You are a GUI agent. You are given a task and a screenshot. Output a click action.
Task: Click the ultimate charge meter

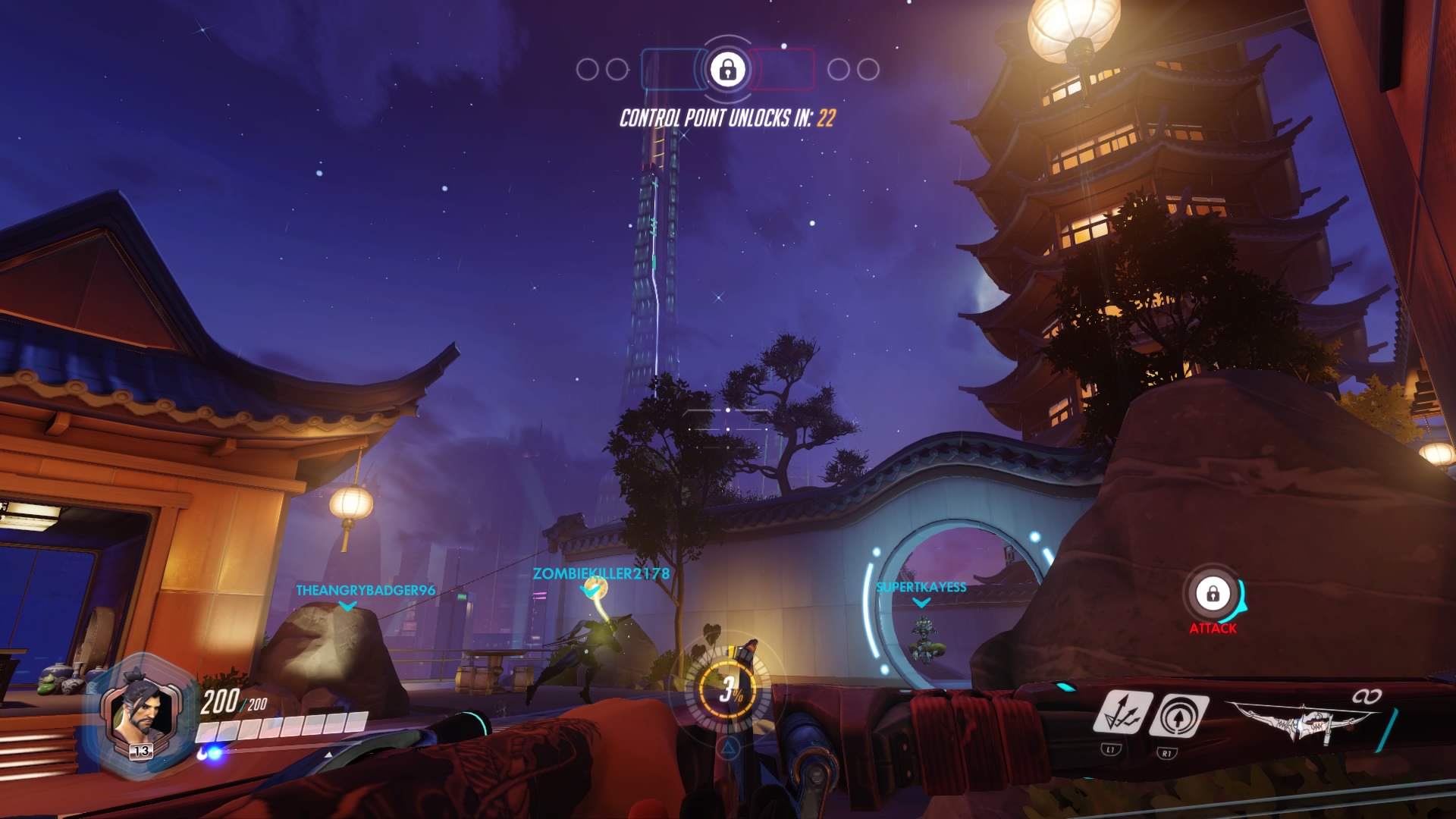[x=728, y=689]
